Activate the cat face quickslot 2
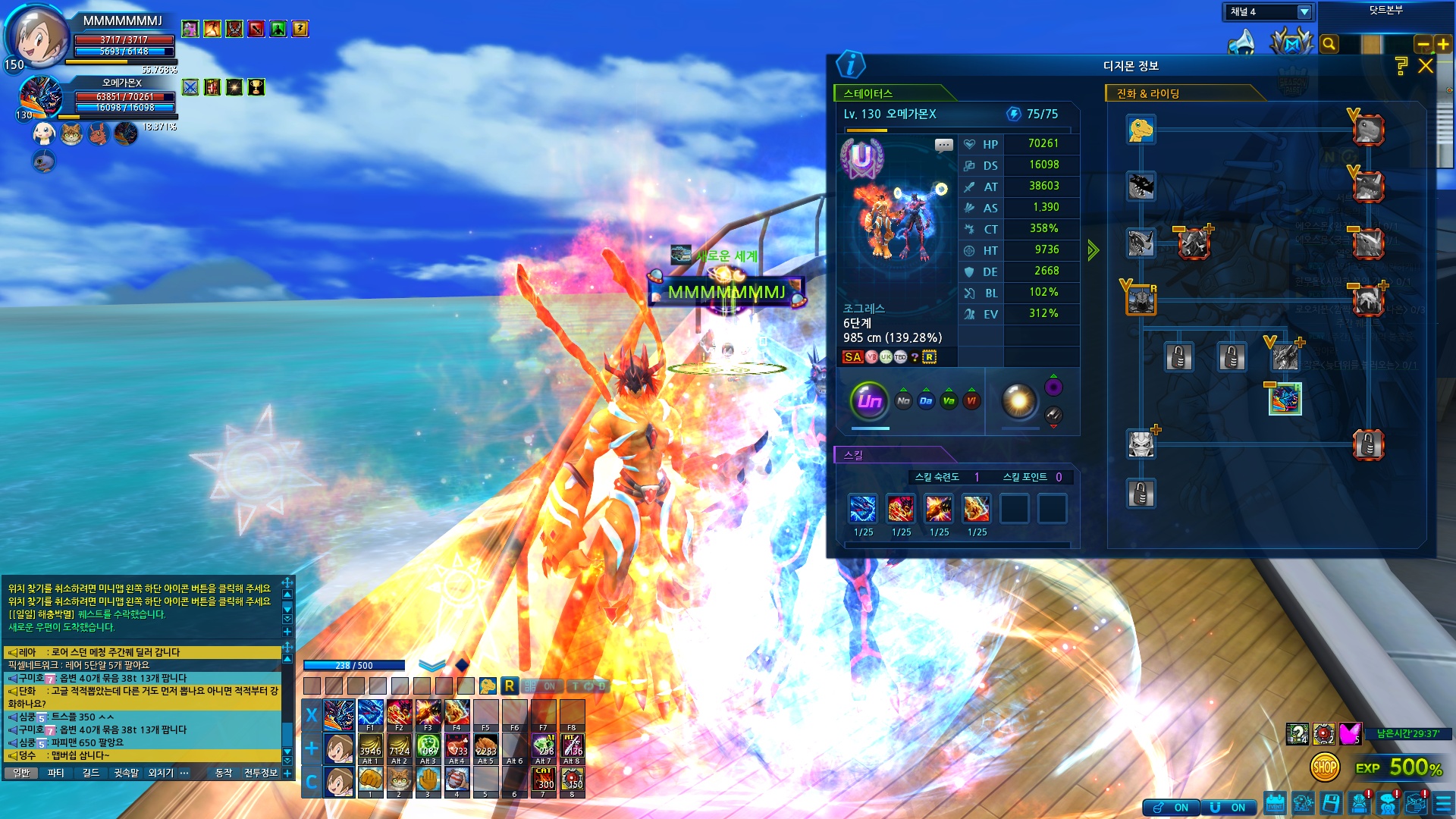Screen dimensions: 1456x819 point(399,780)
